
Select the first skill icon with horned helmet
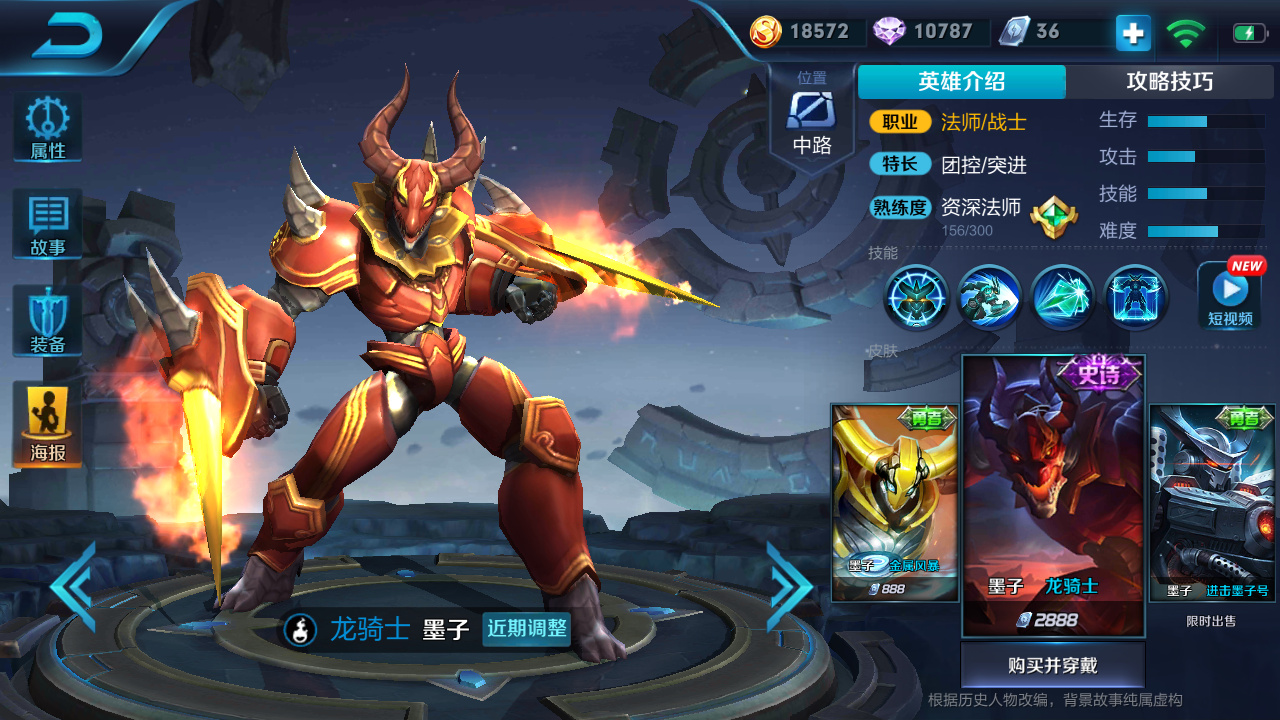click(x=915, y=297)
